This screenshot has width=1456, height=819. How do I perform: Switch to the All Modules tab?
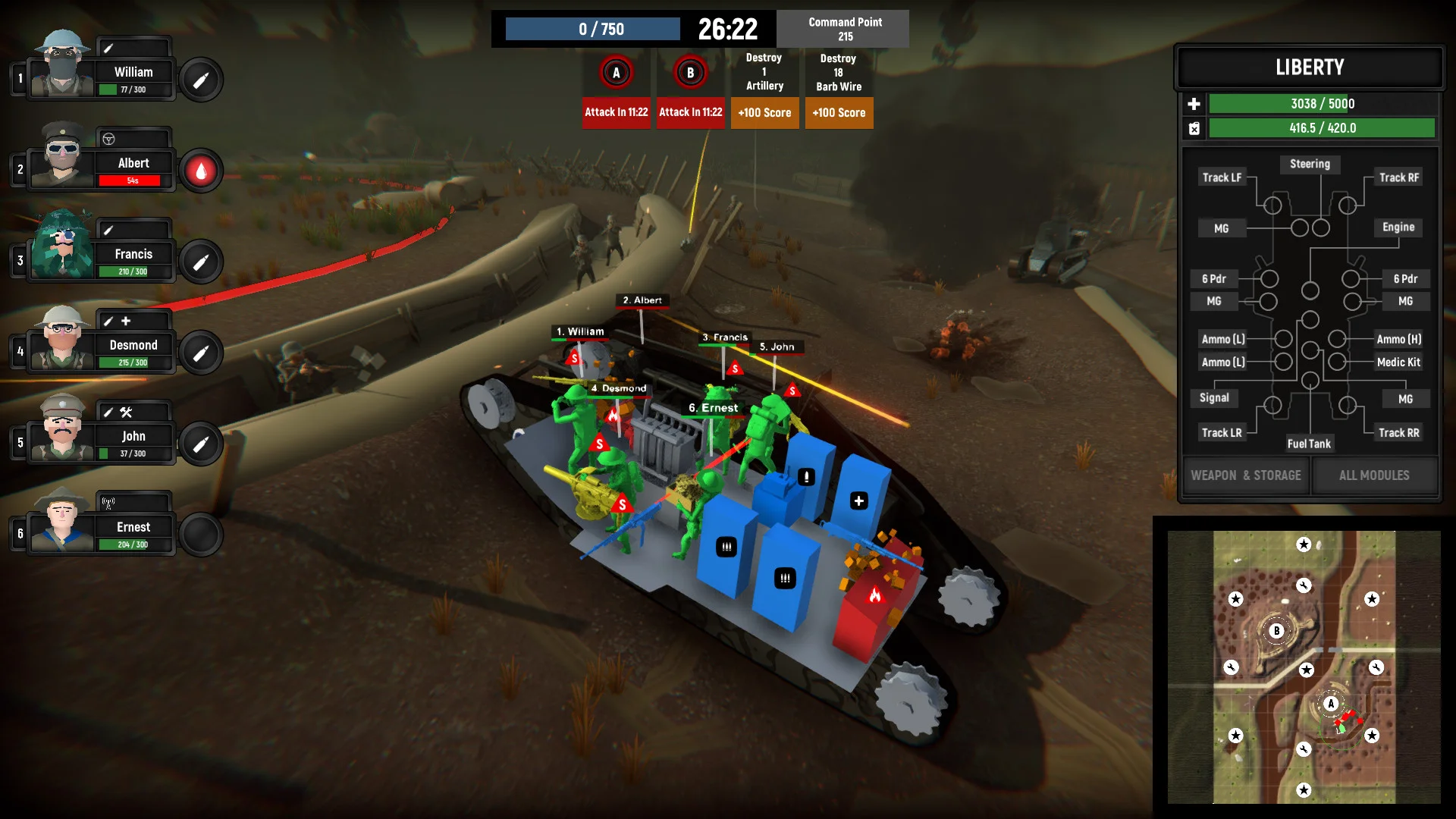coord(1374,475)
